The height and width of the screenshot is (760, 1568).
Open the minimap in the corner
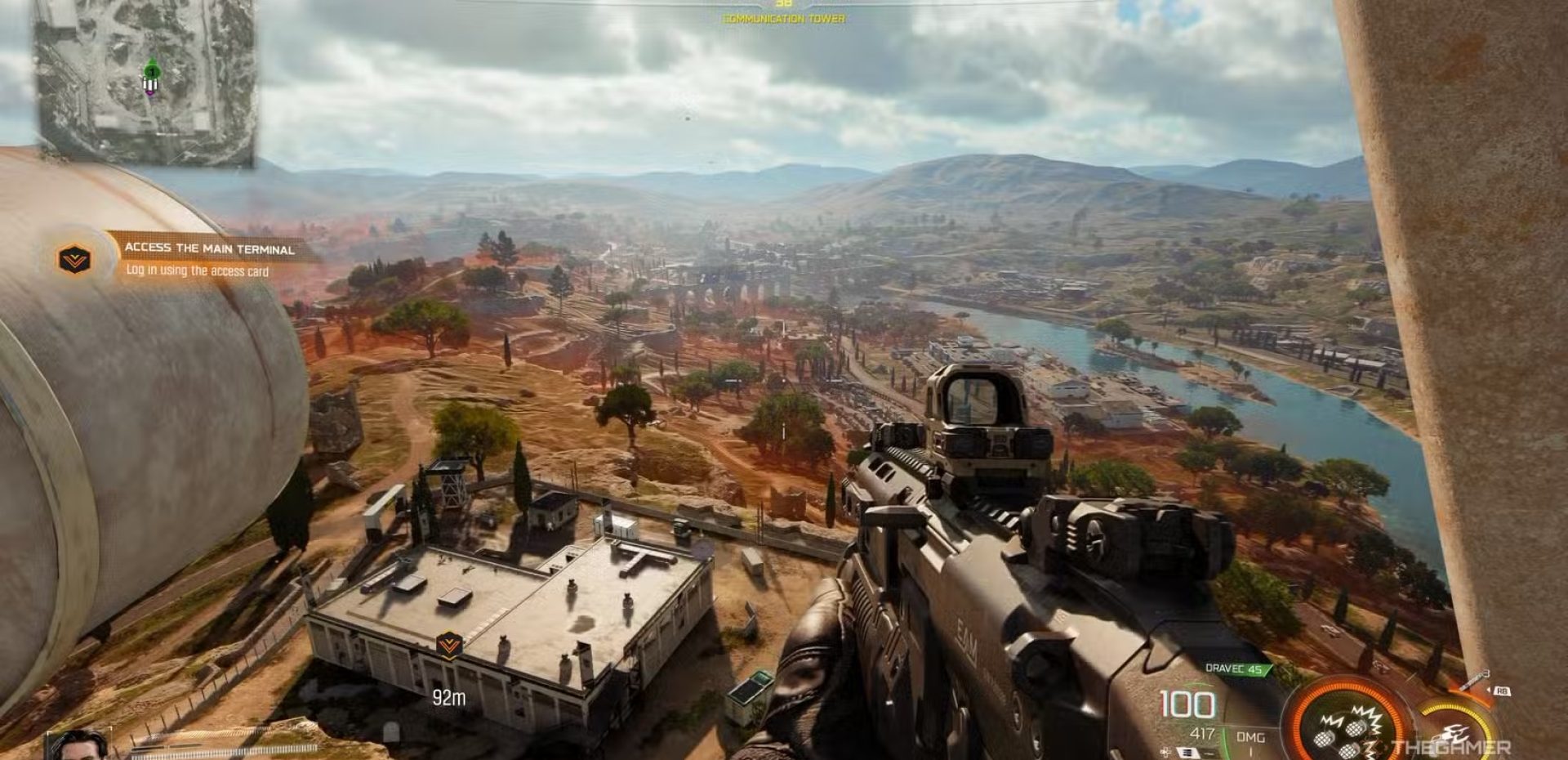coord(145,80)
